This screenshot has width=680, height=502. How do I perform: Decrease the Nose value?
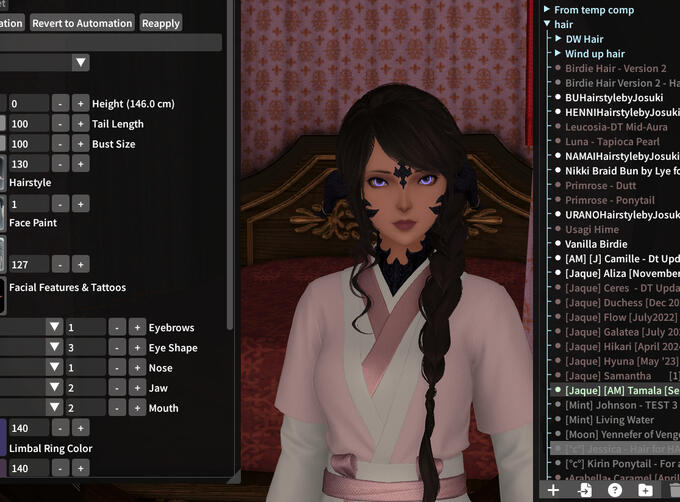click(117, 368)
